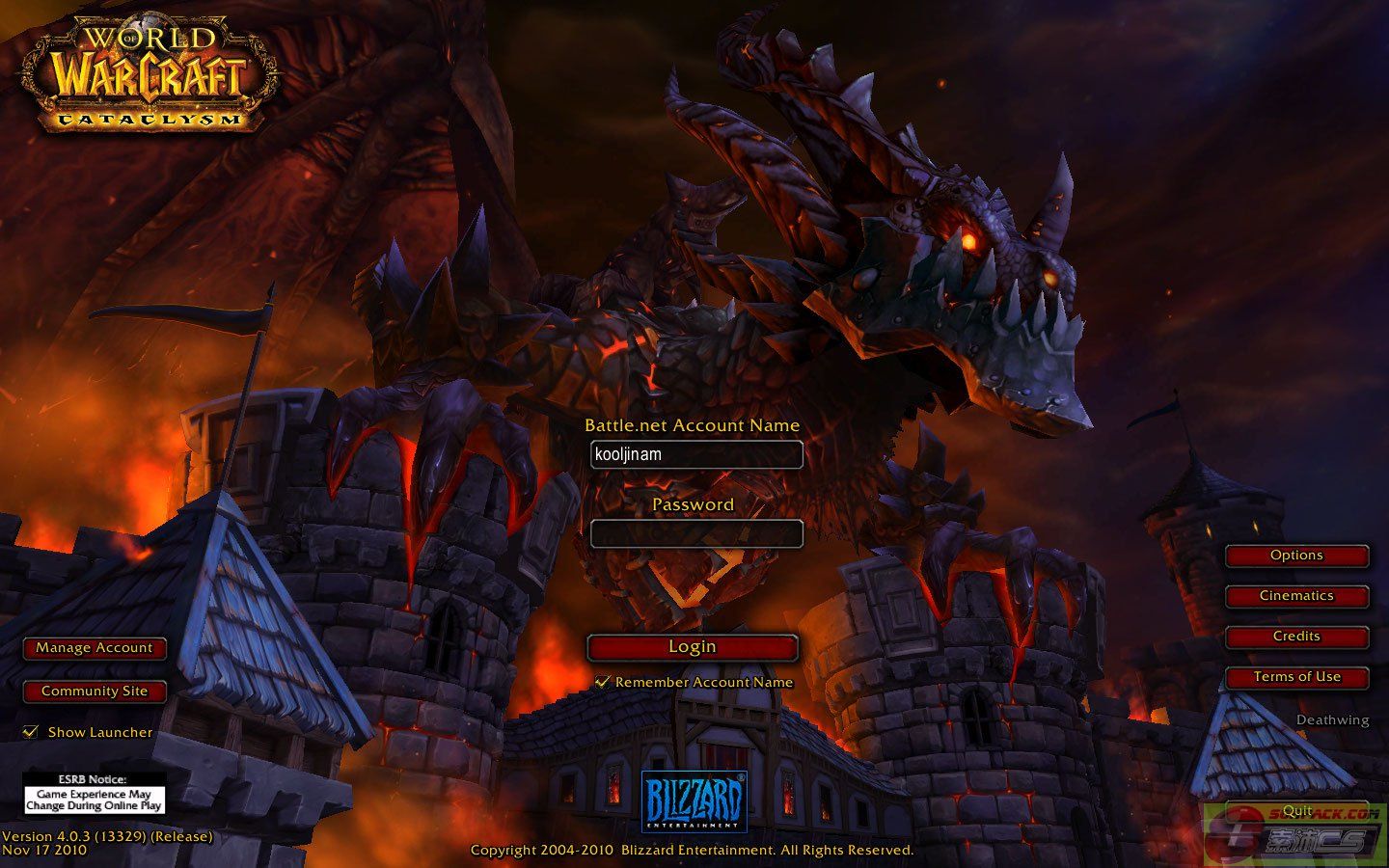Watch the Cinematics
This screenshot has width=1389, height=868.
[x=1296, y=596]
